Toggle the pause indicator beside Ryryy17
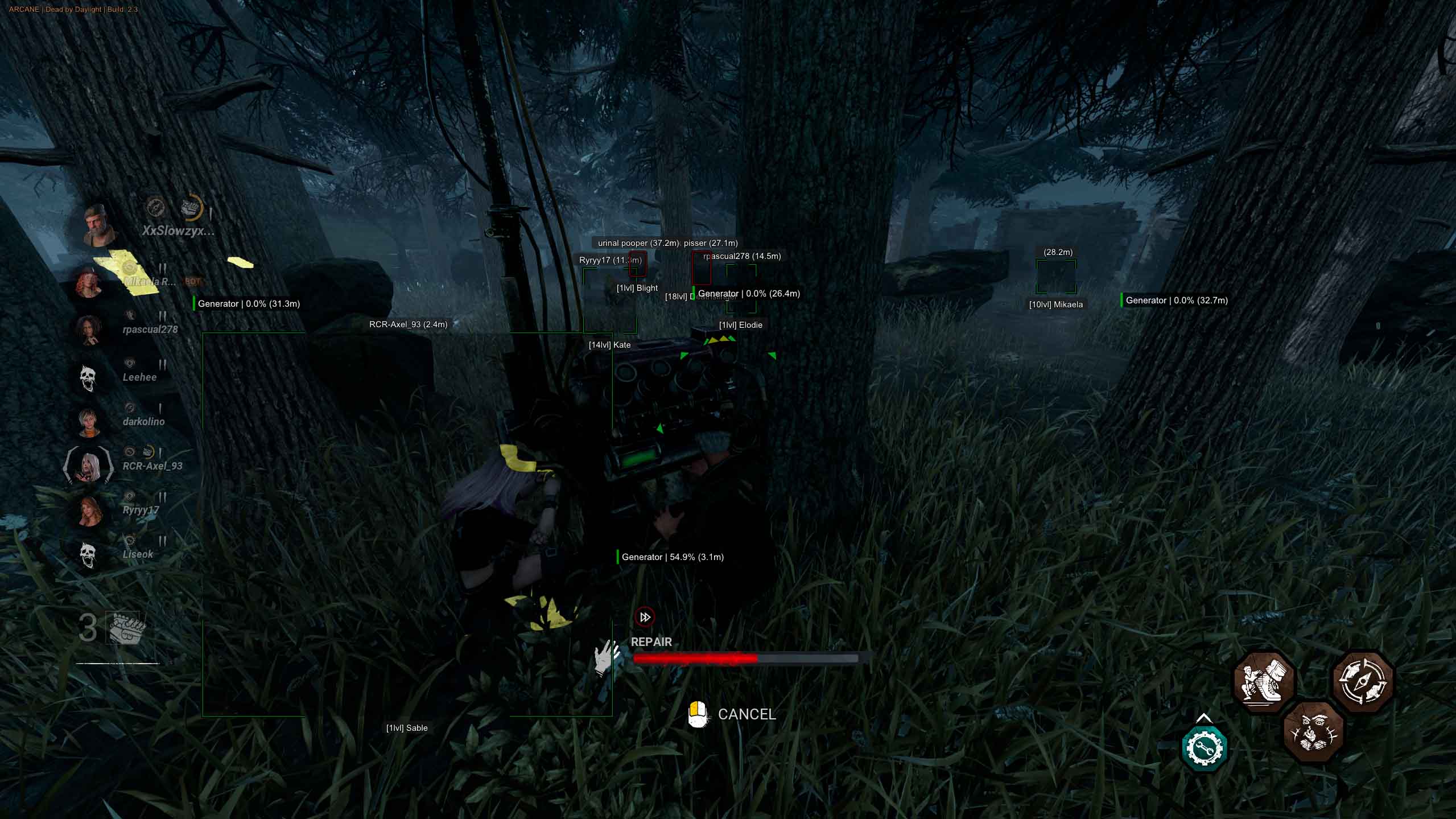The height and width of the screenshot is (819, 1456). pos(162,496)
